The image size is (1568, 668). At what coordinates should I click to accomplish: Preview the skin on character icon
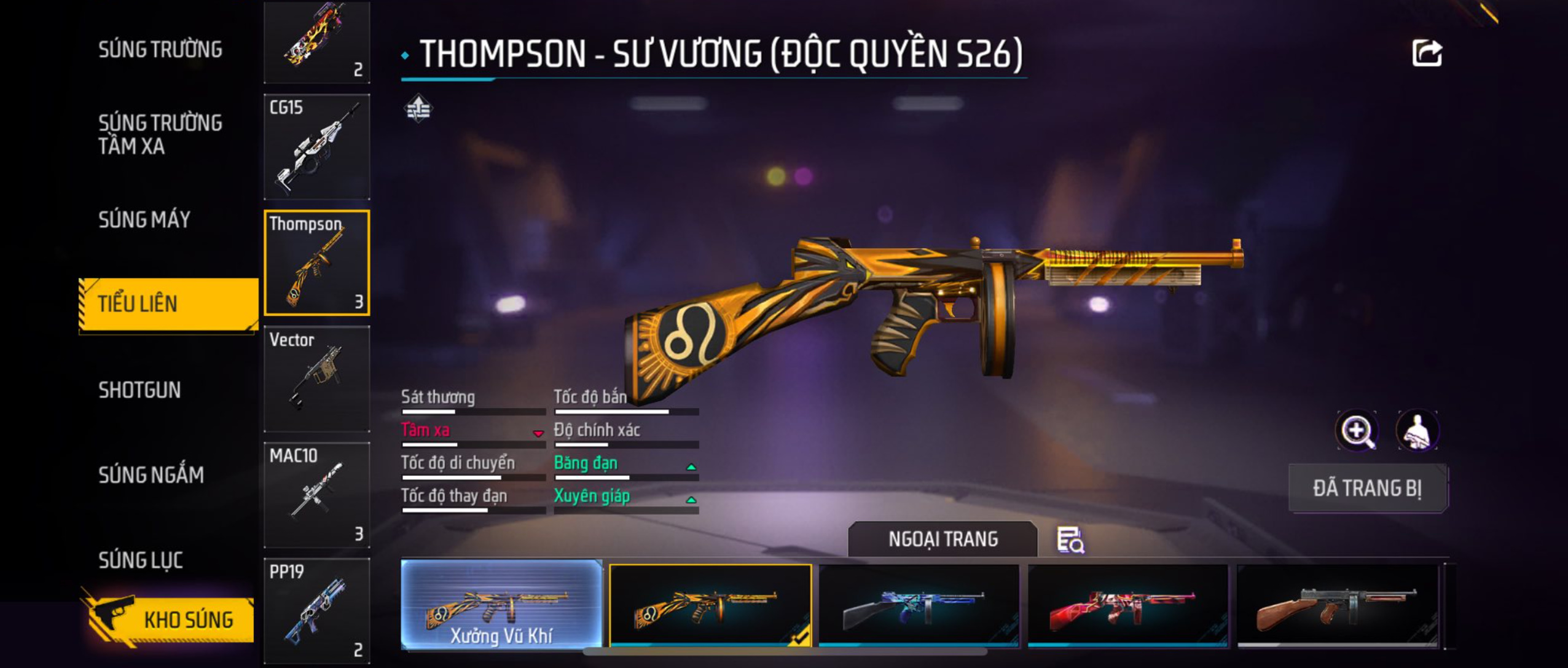[x=1417, y=431]
